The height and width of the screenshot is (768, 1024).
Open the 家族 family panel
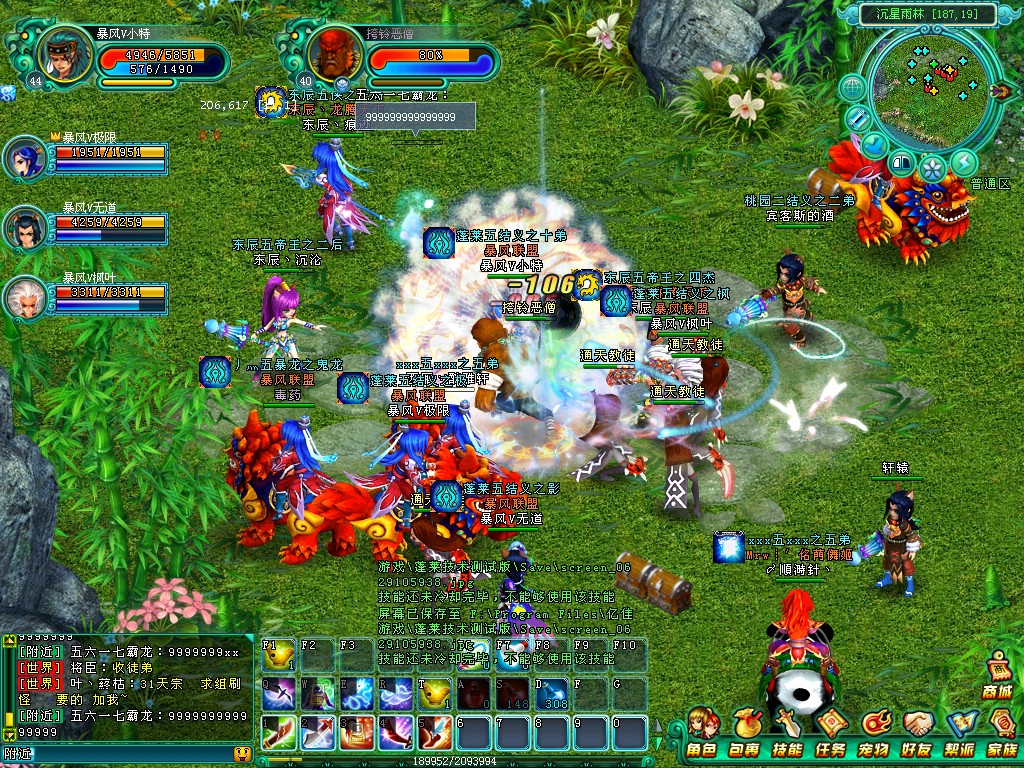coord(1001,733)
